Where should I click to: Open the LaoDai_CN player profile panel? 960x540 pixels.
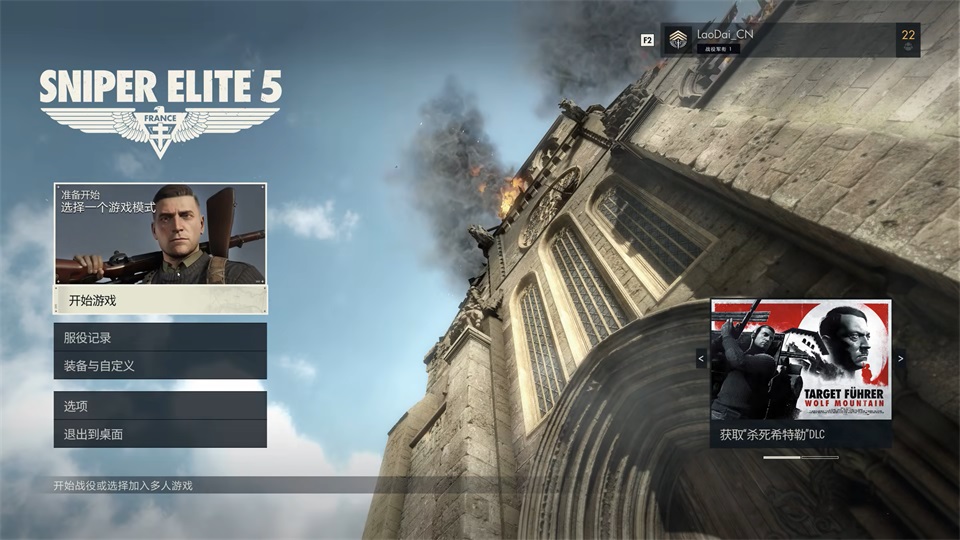point(790,40)
